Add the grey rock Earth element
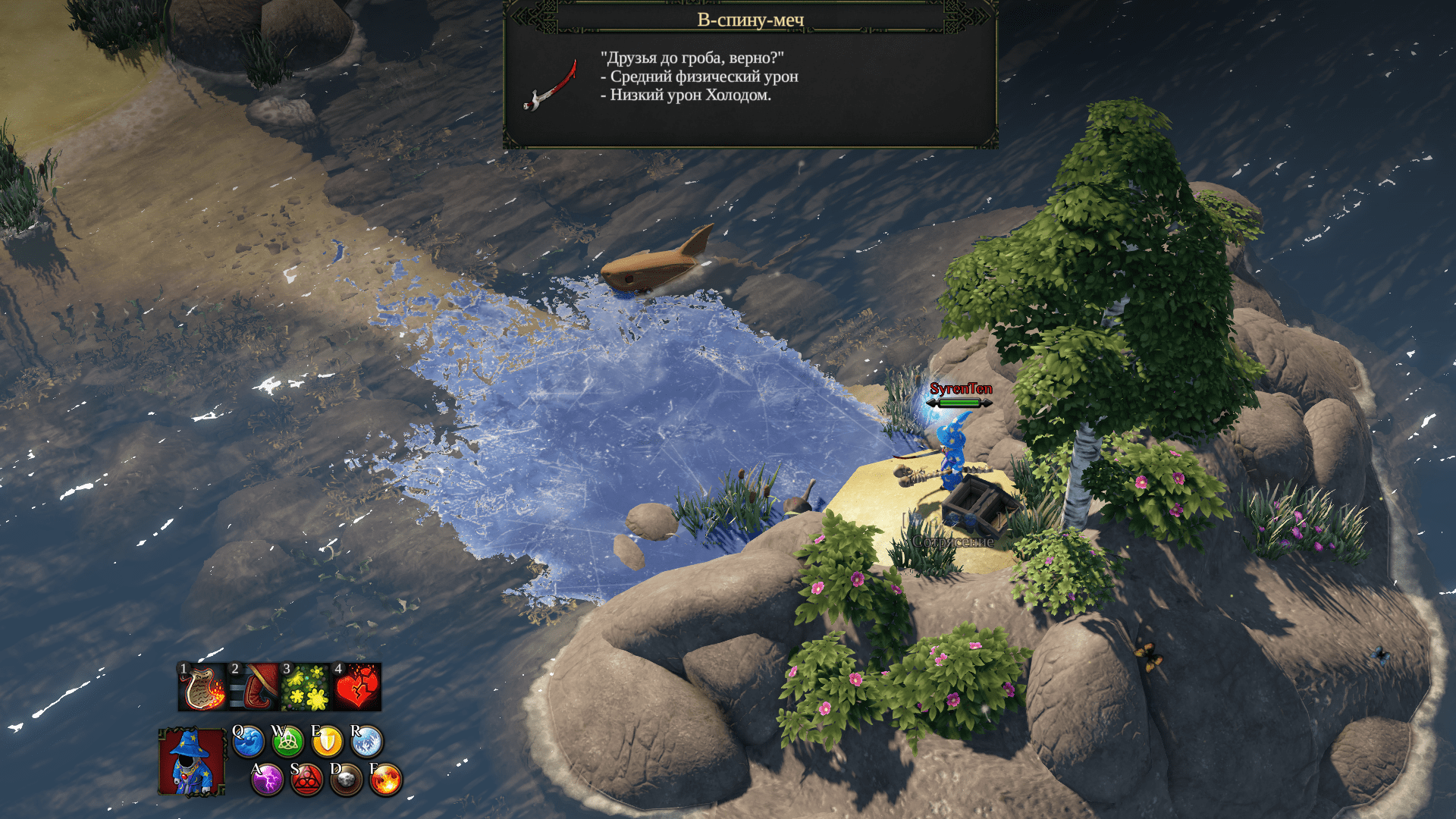This screenshot has height=819, width=1456. [x=346, y=780]
